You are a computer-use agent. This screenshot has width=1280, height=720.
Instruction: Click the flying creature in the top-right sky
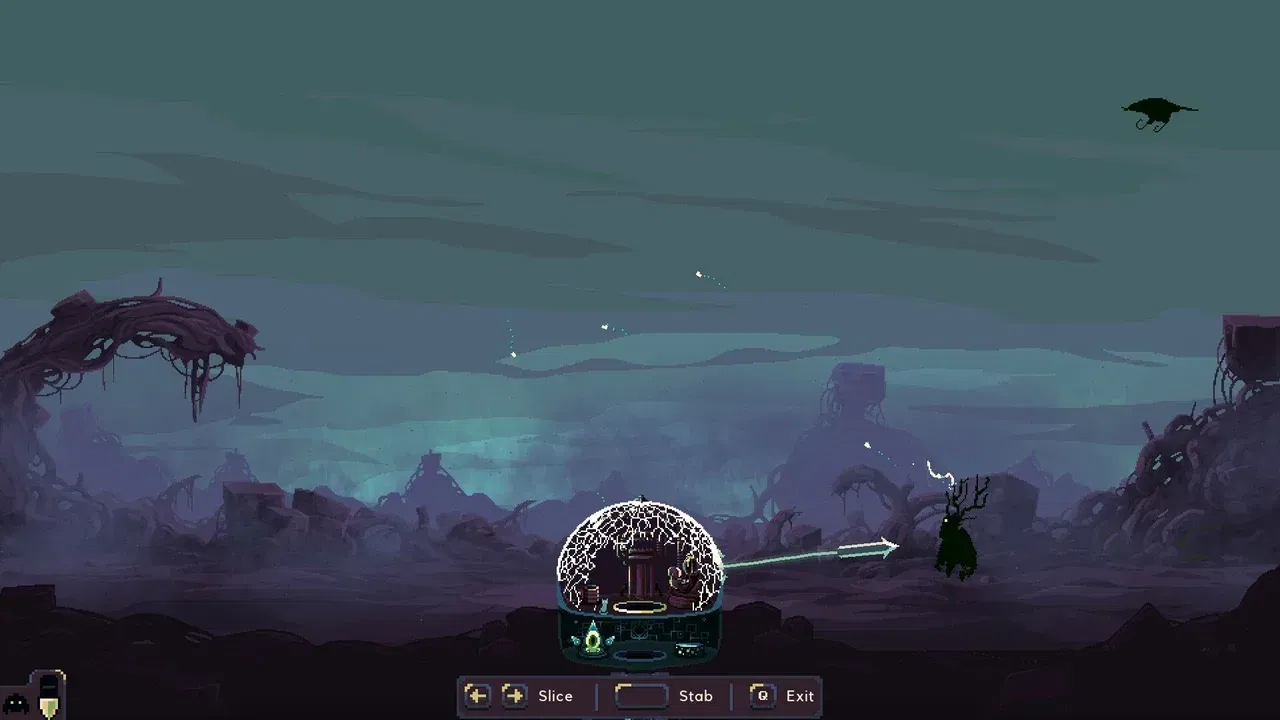(1157, 108)
